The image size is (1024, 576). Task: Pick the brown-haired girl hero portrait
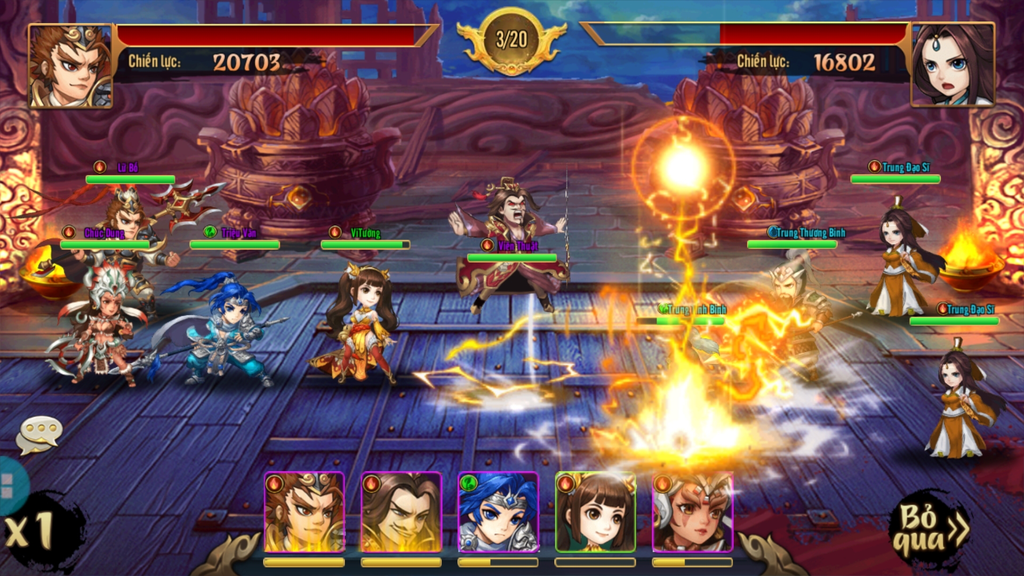pos(595,512)
